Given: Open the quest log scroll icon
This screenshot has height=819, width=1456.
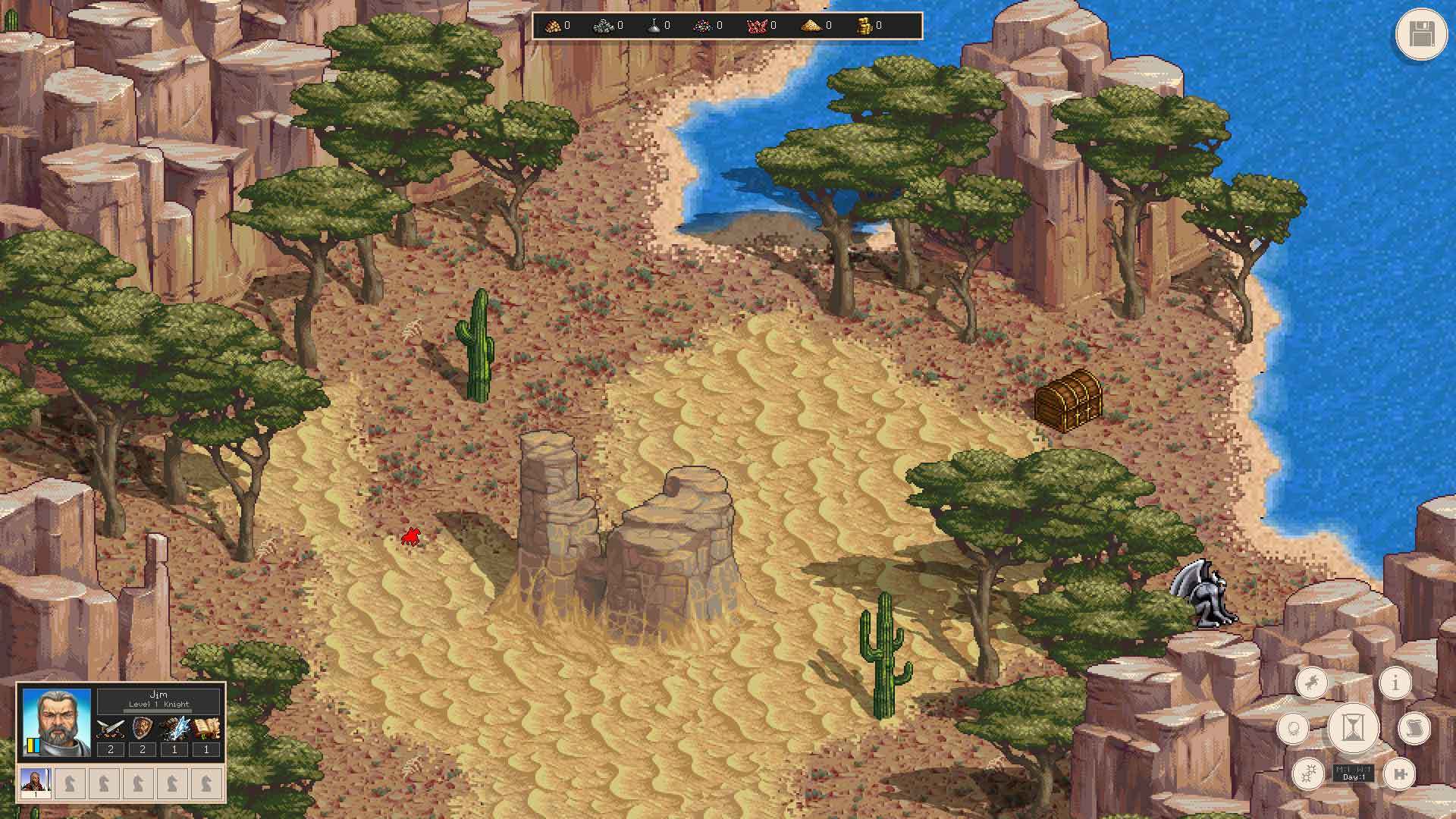Looking at the screenshot, I should tap(1414, 728).
